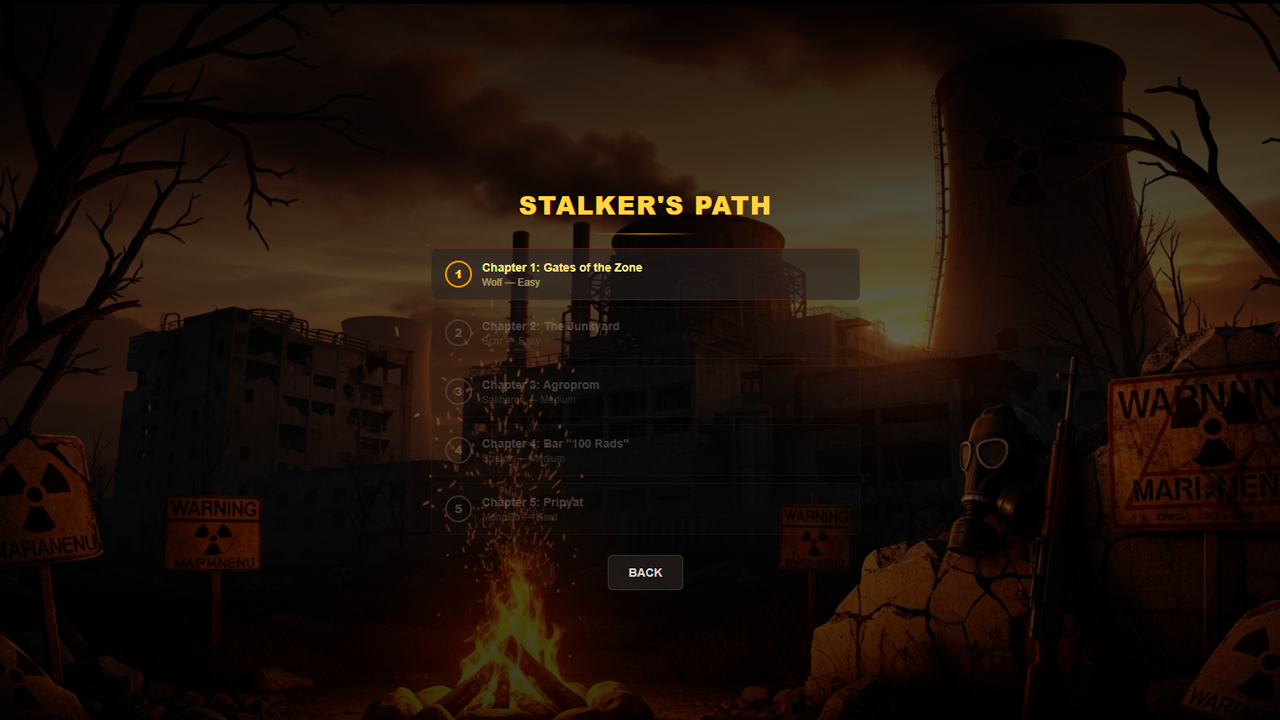Select Chapter 1: Gates of the Zone

560,267
